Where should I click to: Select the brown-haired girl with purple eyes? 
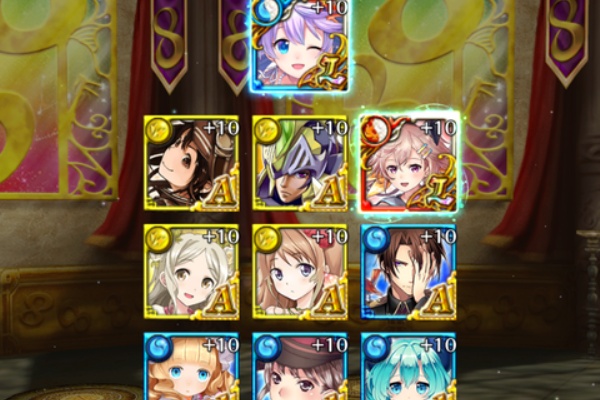tap(300, 272)
